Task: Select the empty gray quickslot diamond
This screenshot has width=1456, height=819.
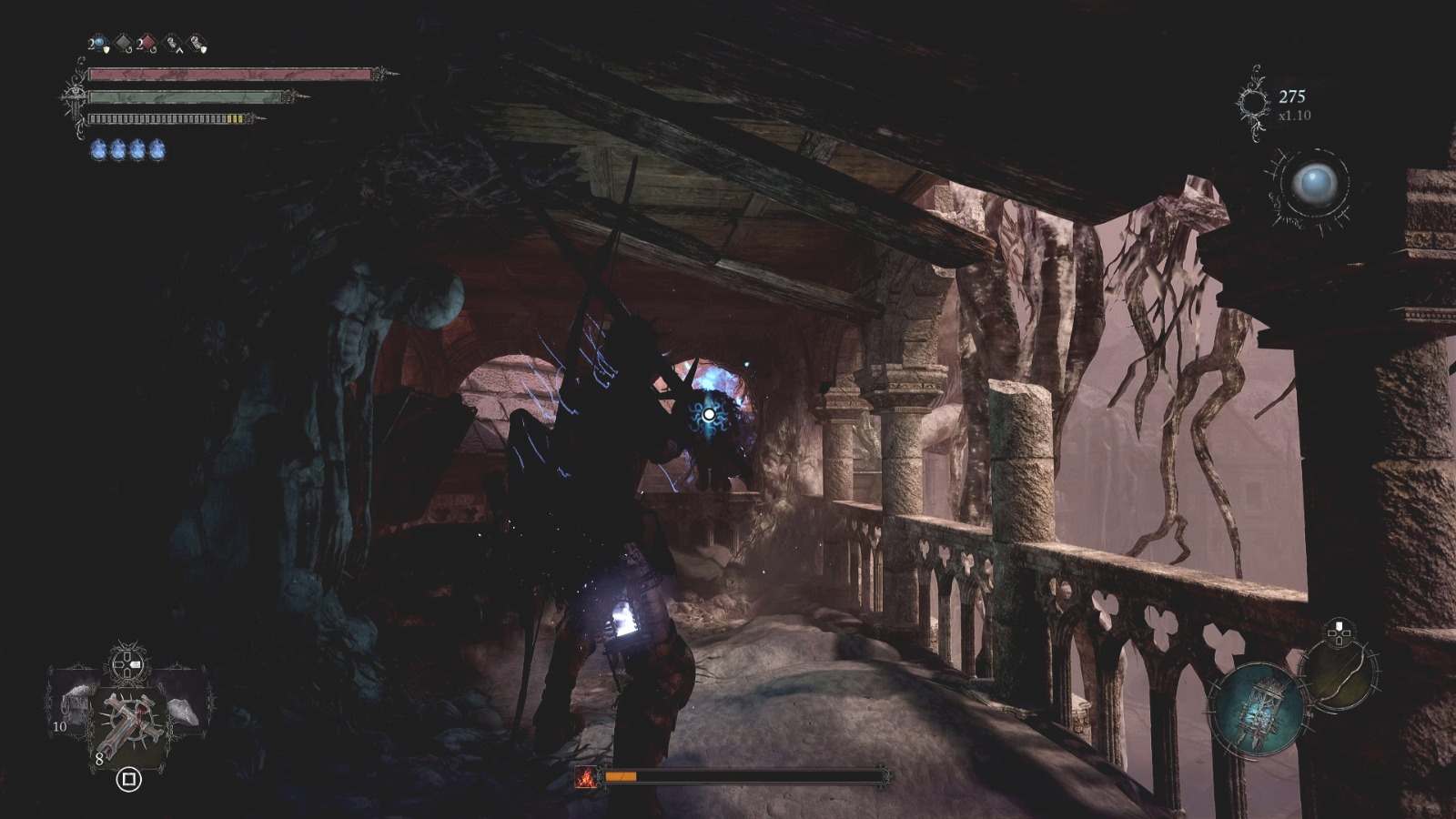Action: [x=122, y=42]
